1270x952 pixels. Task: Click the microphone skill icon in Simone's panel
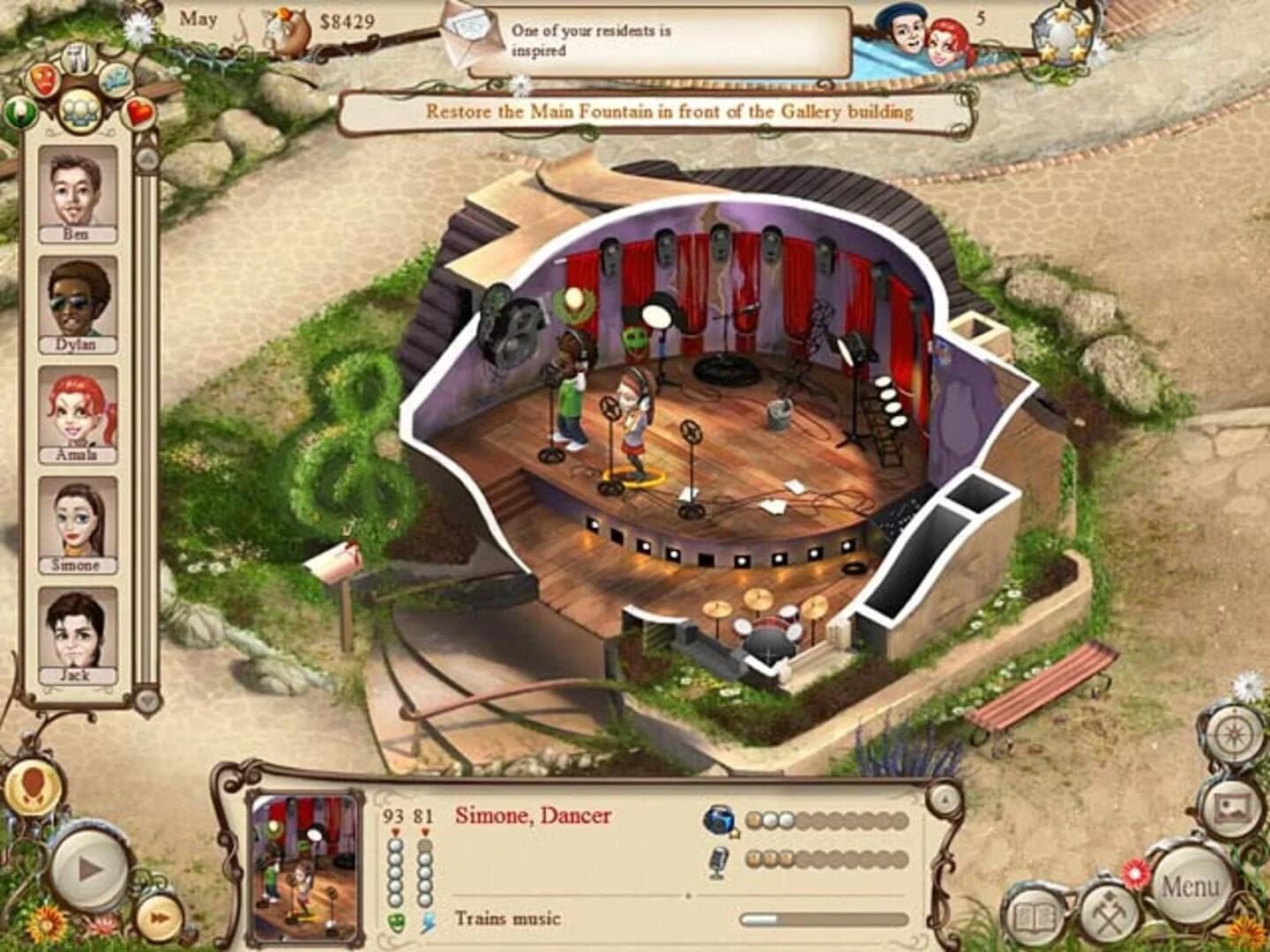[716, 861]
